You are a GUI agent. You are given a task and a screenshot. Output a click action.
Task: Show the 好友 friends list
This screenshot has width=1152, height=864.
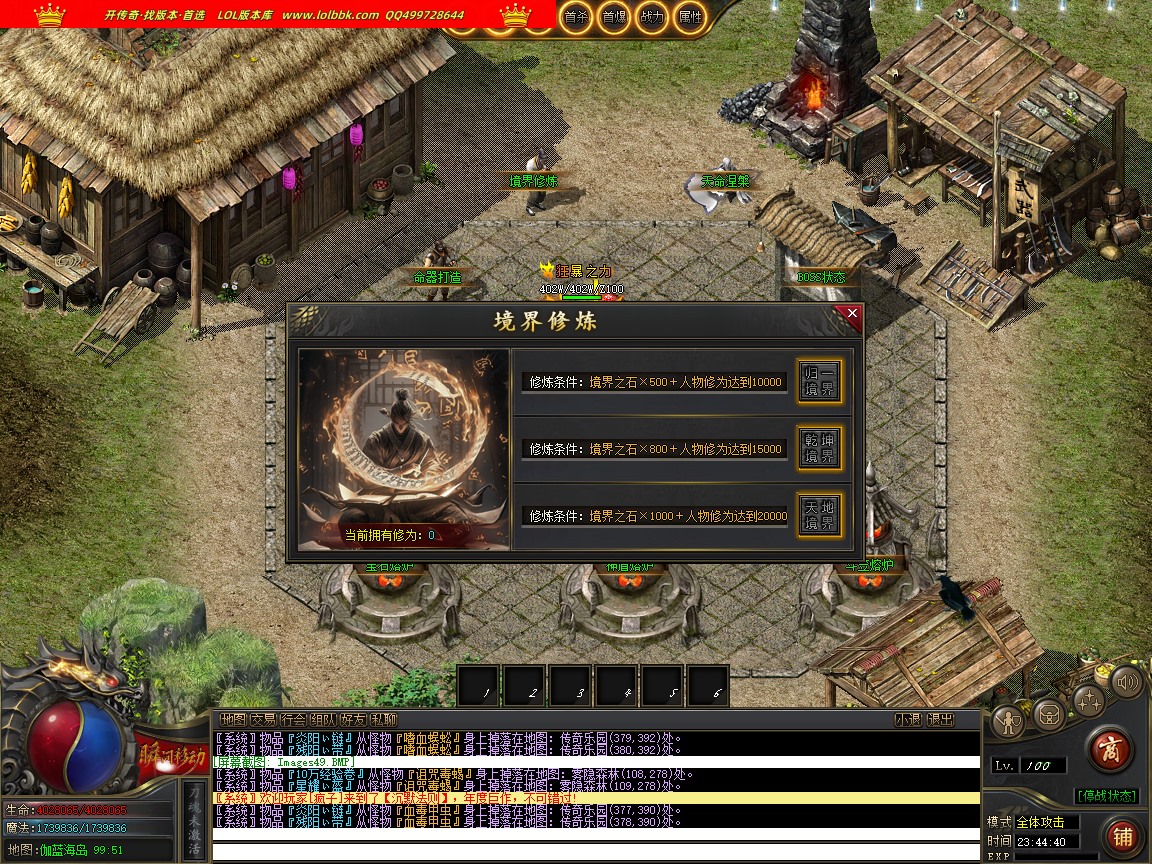(x=353, y=719)
